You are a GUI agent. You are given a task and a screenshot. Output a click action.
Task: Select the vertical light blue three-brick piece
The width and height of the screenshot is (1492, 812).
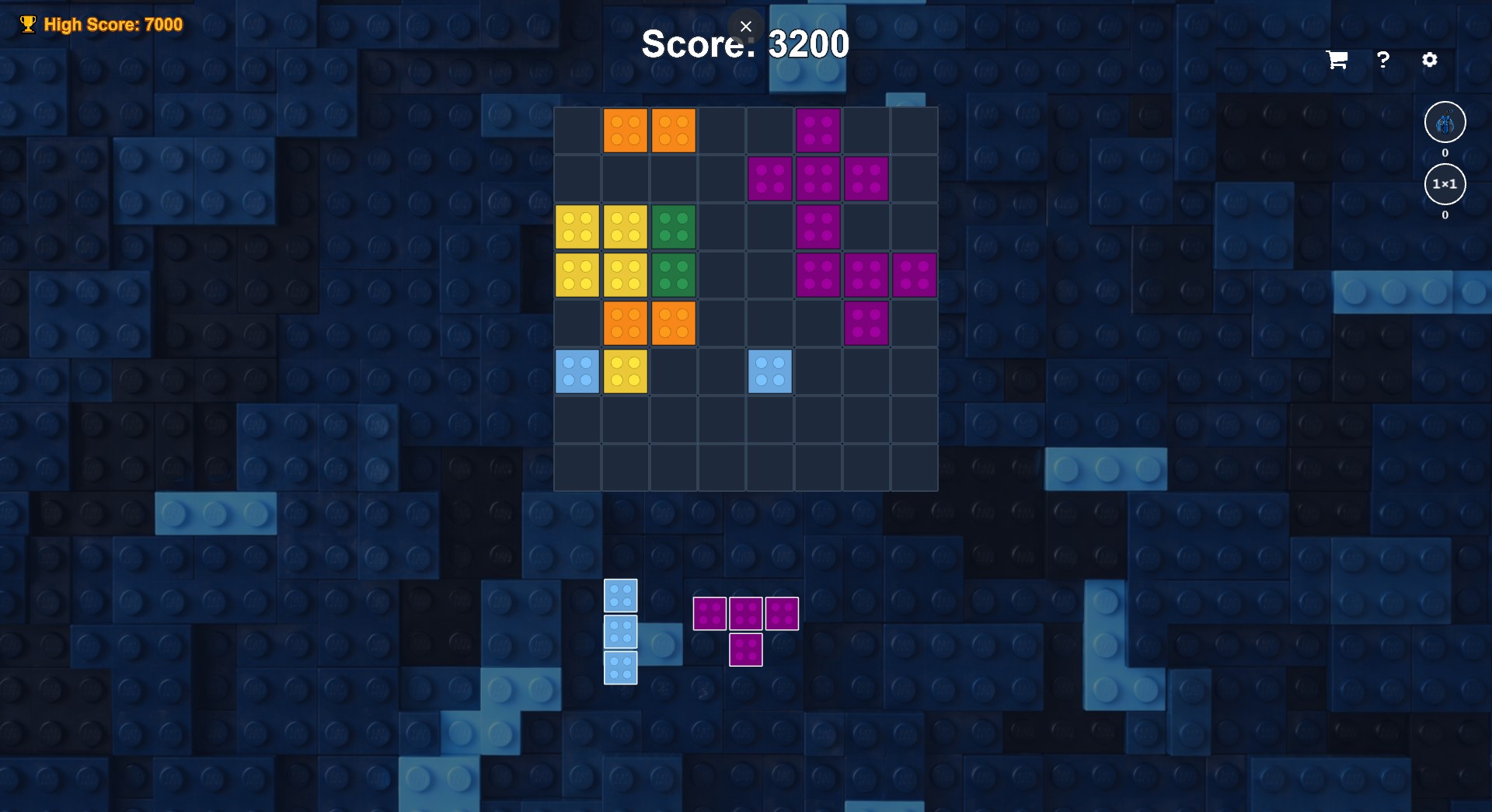coord(620,632)
